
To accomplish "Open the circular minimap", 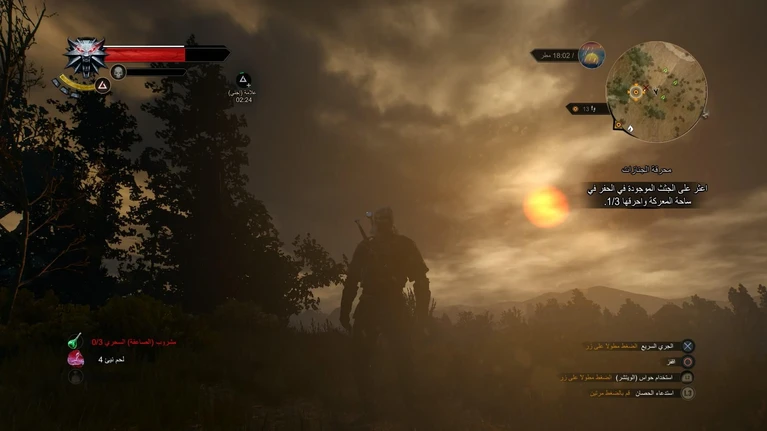I will click(657, 90).
